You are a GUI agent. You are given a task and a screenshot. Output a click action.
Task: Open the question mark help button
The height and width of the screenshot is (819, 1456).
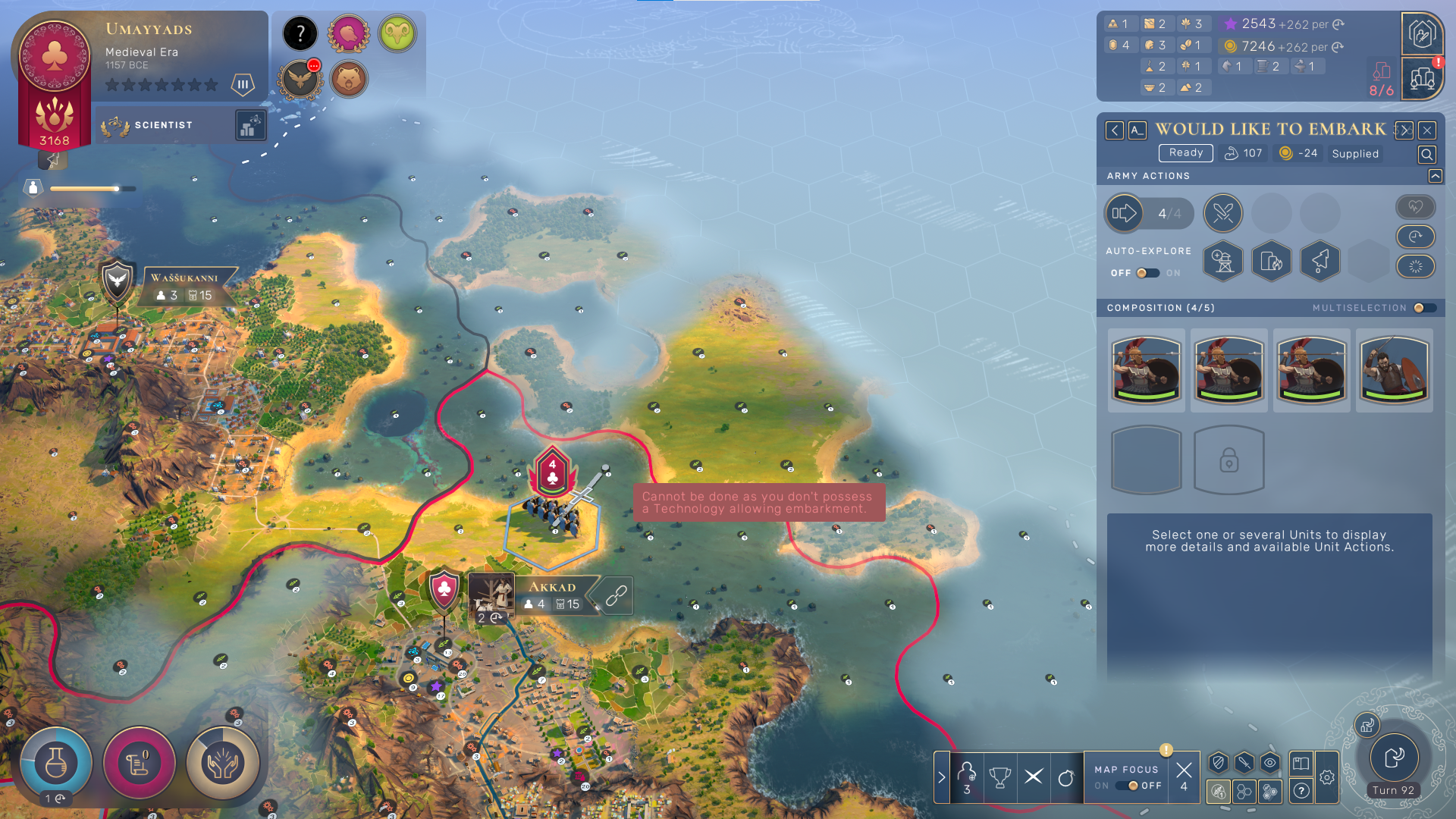point(1301,791)
